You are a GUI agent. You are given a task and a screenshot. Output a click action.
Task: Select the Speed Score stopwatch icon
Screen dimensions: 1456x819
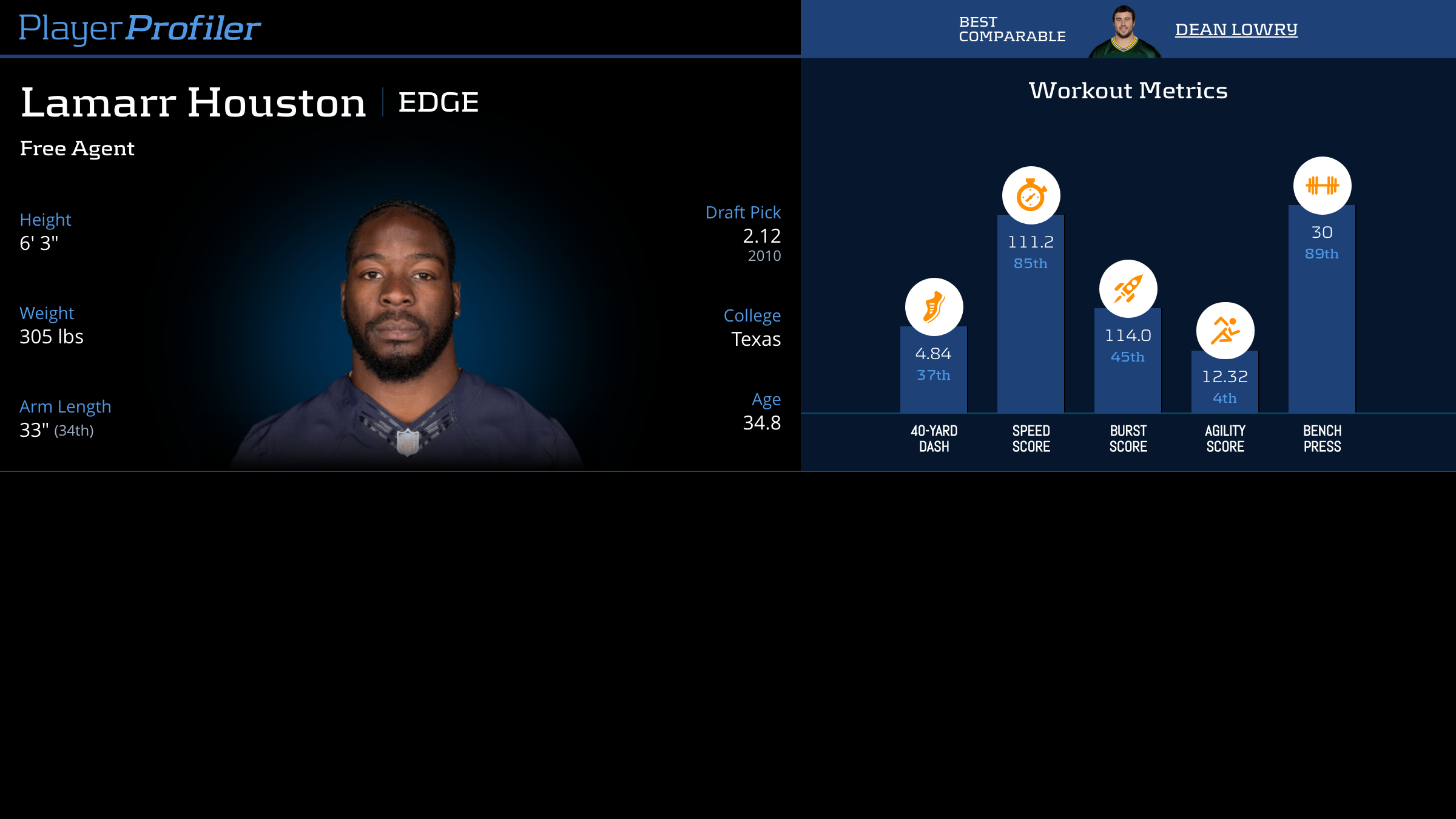[x=1031, y=195]
